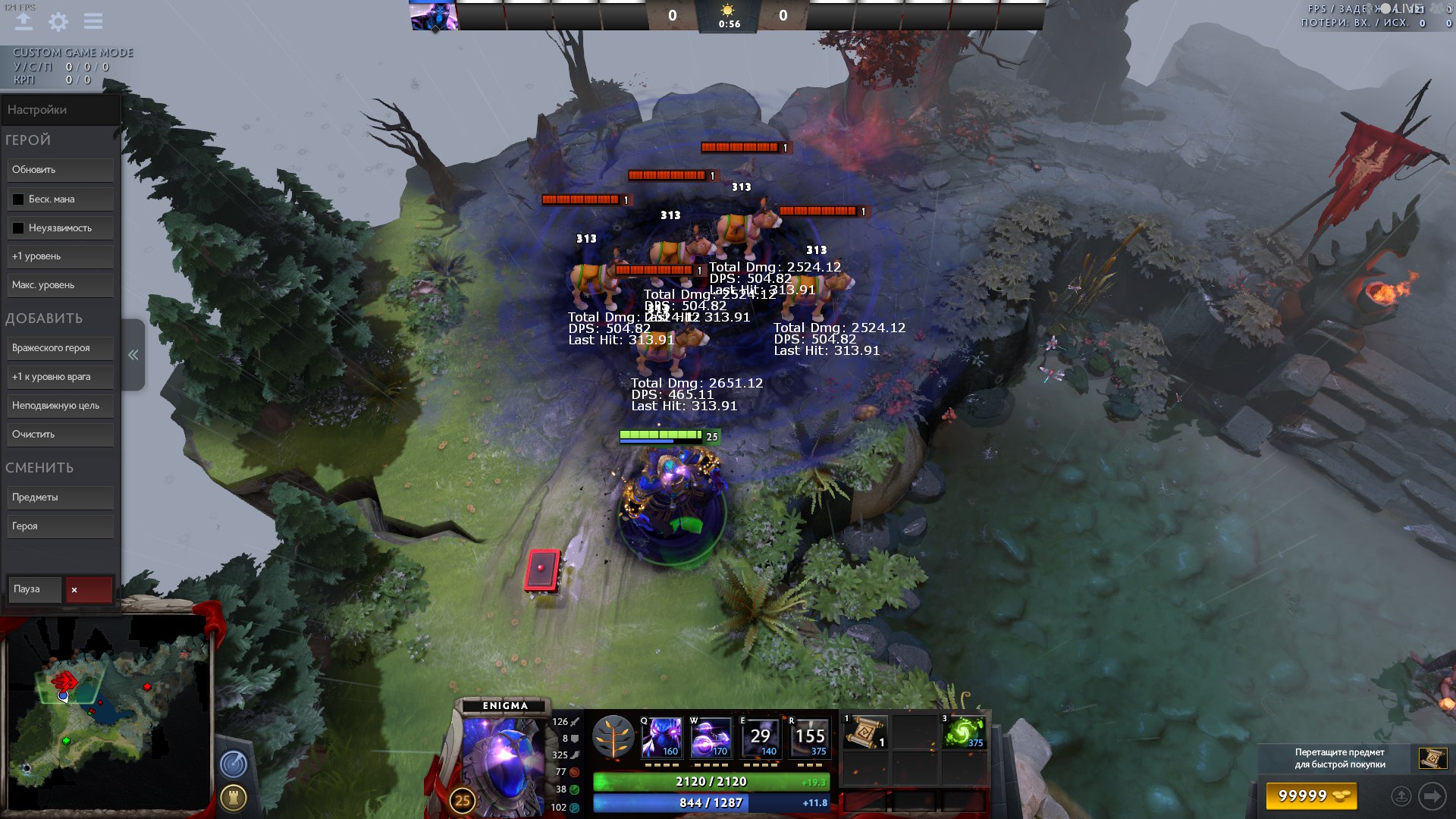The image size is (1456, 819).
Task: Open the shop via gold counter
Action: 1310,795
